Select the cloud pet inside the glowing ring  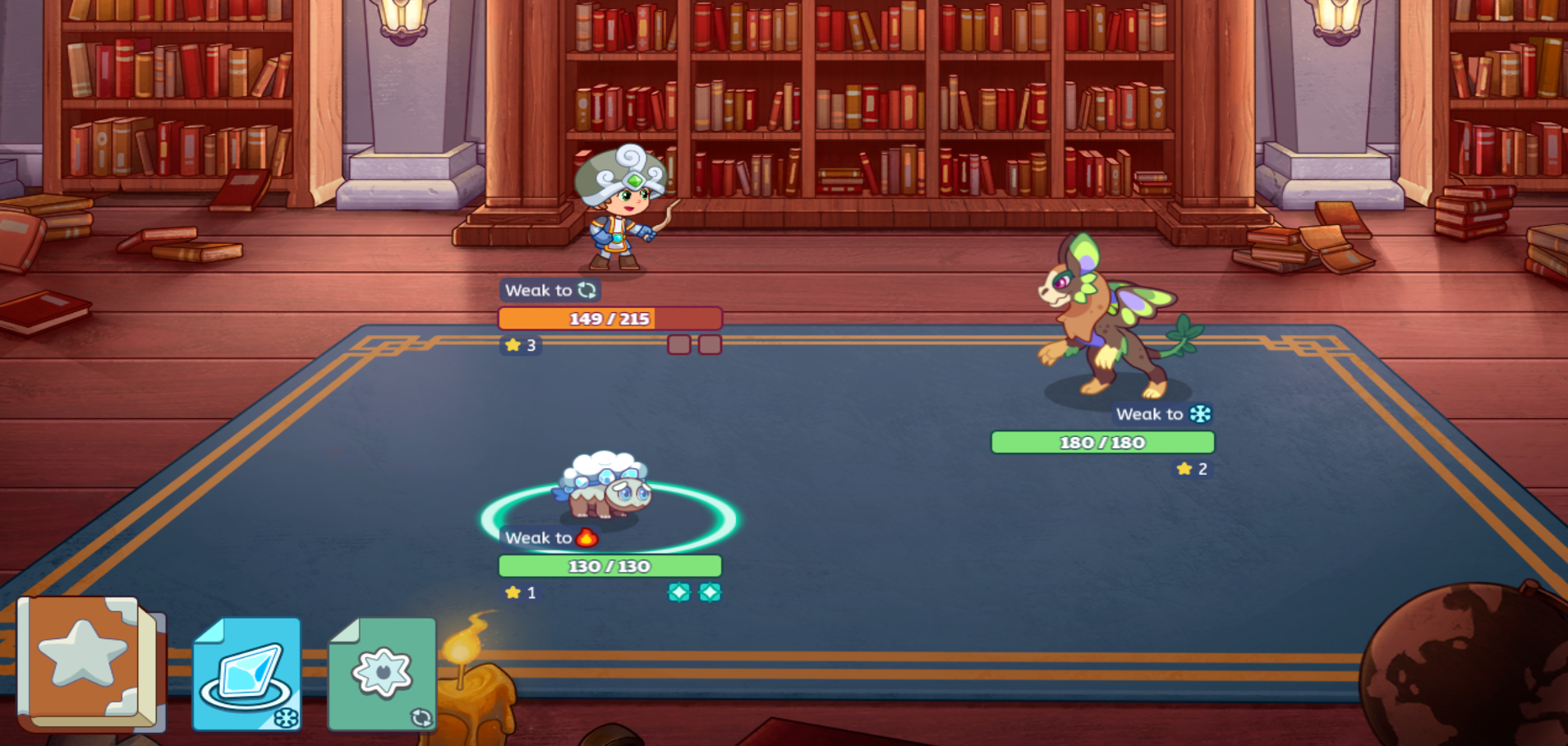pyautogui.click(x=606, y=487)
